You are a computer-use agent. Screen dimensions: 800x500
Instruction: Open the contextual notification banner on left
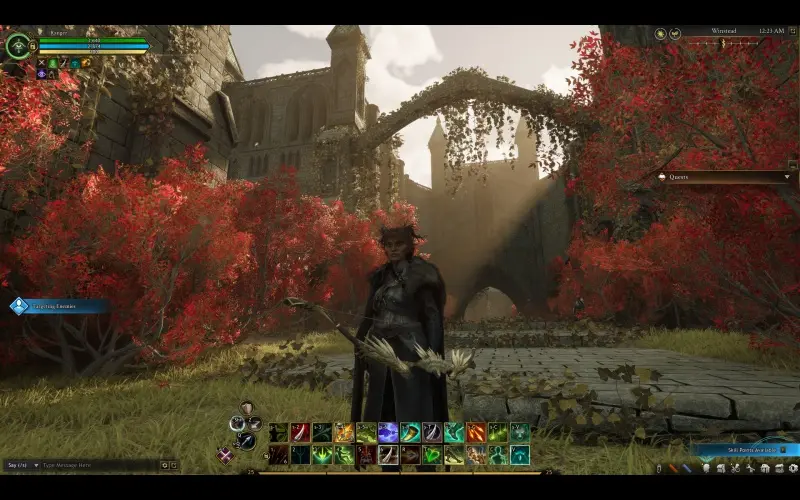pyautogui.click(x=58, y=306)
